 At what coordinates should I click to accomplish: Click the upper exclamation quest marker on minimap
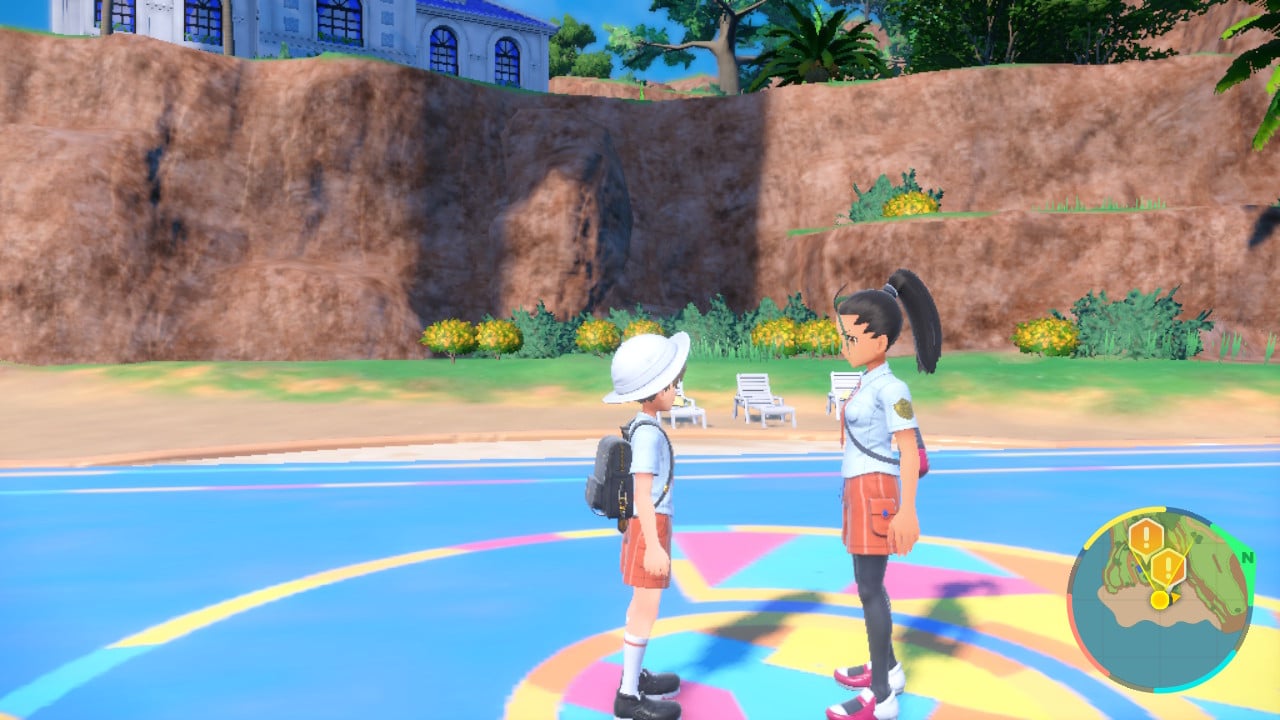pyautogui.click(x=1145, y=535)
